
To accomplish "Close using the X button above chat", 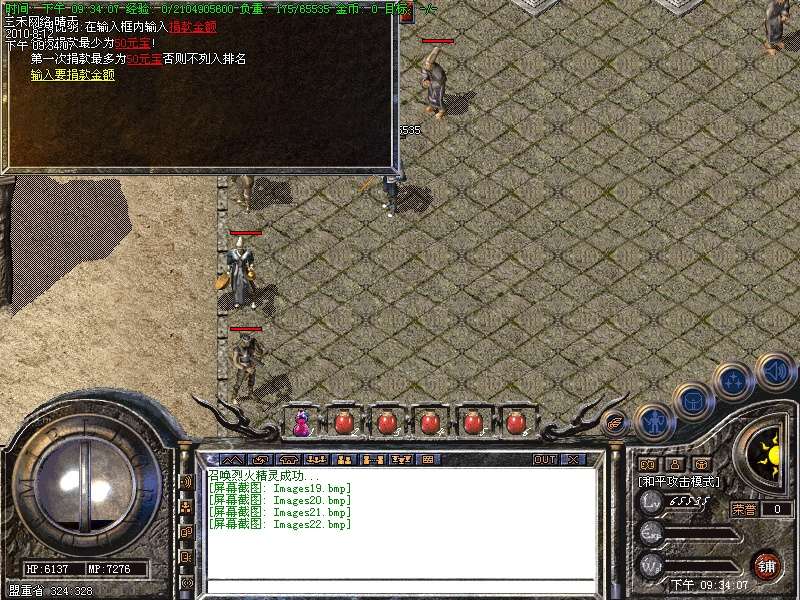I will coord(573,459).
